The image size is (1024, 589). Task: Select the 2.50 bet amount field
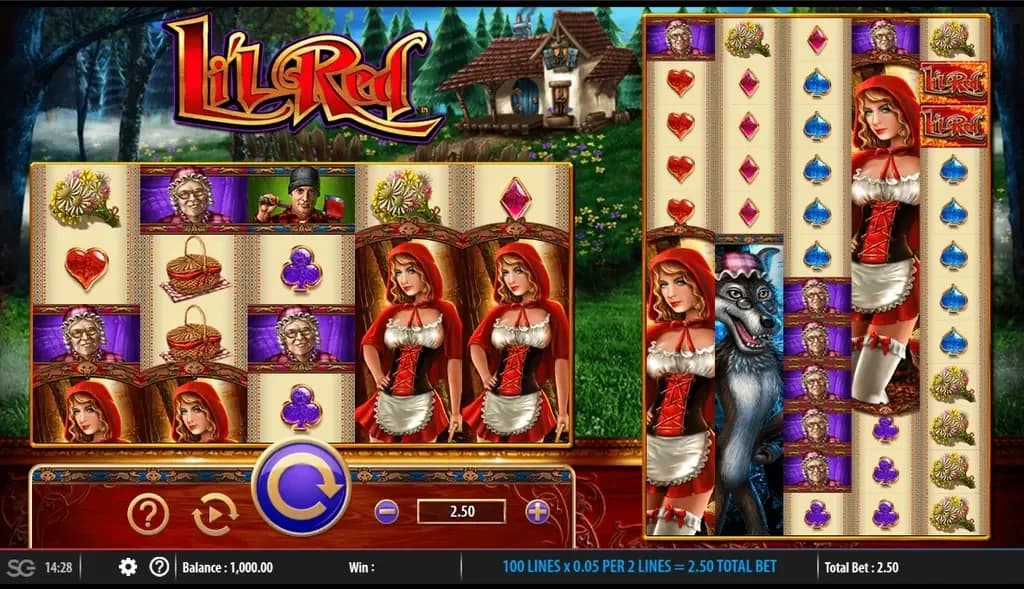coord(461,512)
